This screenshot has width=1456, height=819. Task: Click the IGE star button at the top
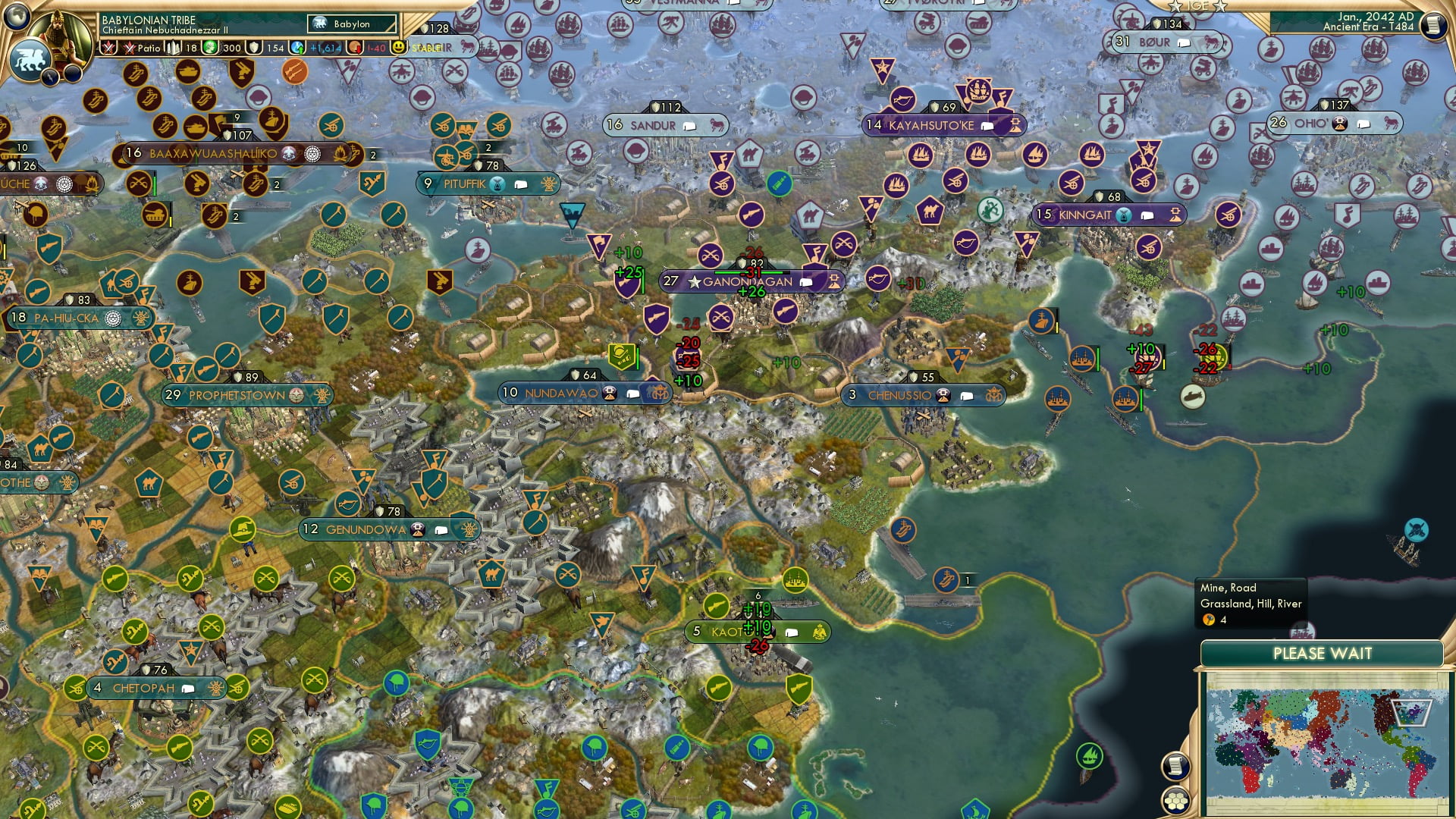1198,6
